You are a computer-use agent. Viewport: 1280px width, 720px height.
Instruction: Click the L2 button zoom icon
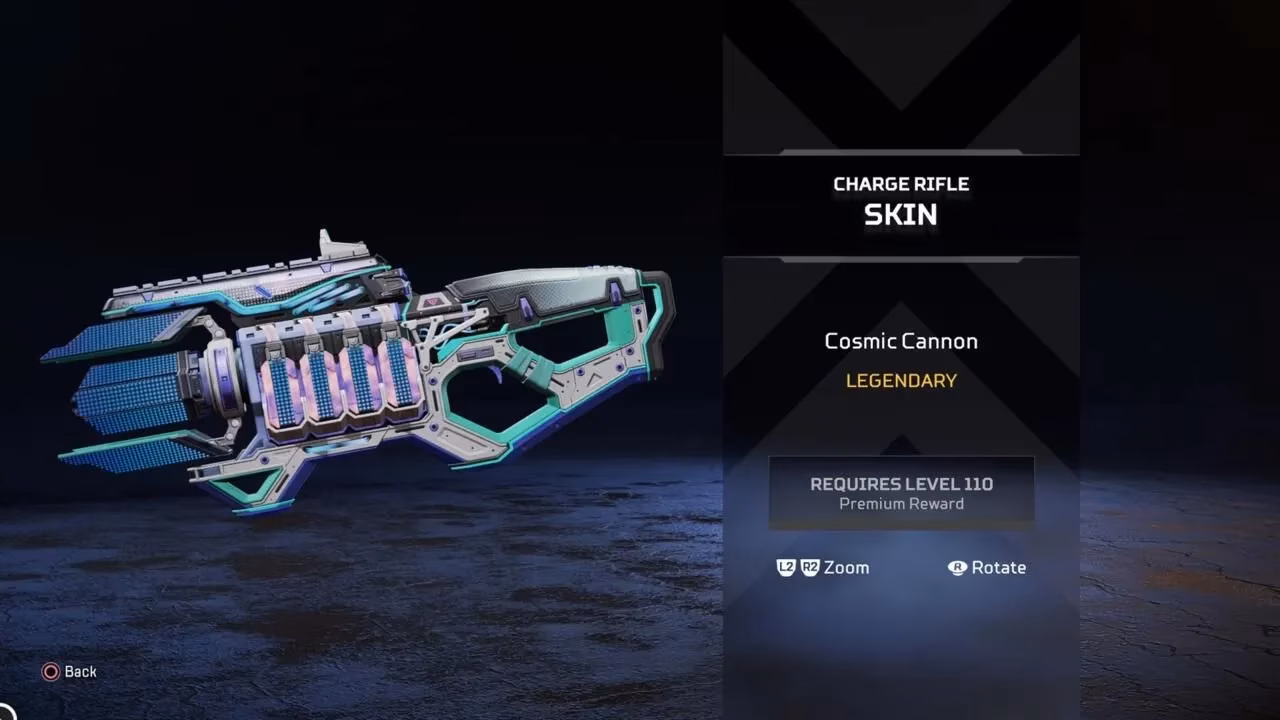click(785, 568)
